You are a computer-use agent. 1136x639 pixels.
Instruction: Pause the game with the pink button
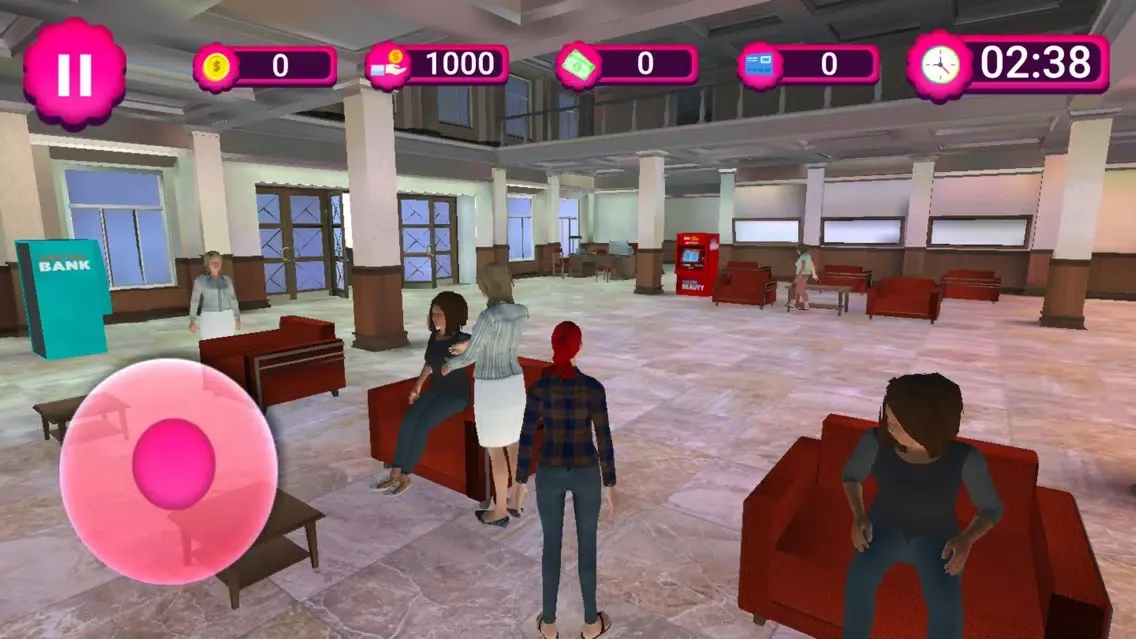74,74
